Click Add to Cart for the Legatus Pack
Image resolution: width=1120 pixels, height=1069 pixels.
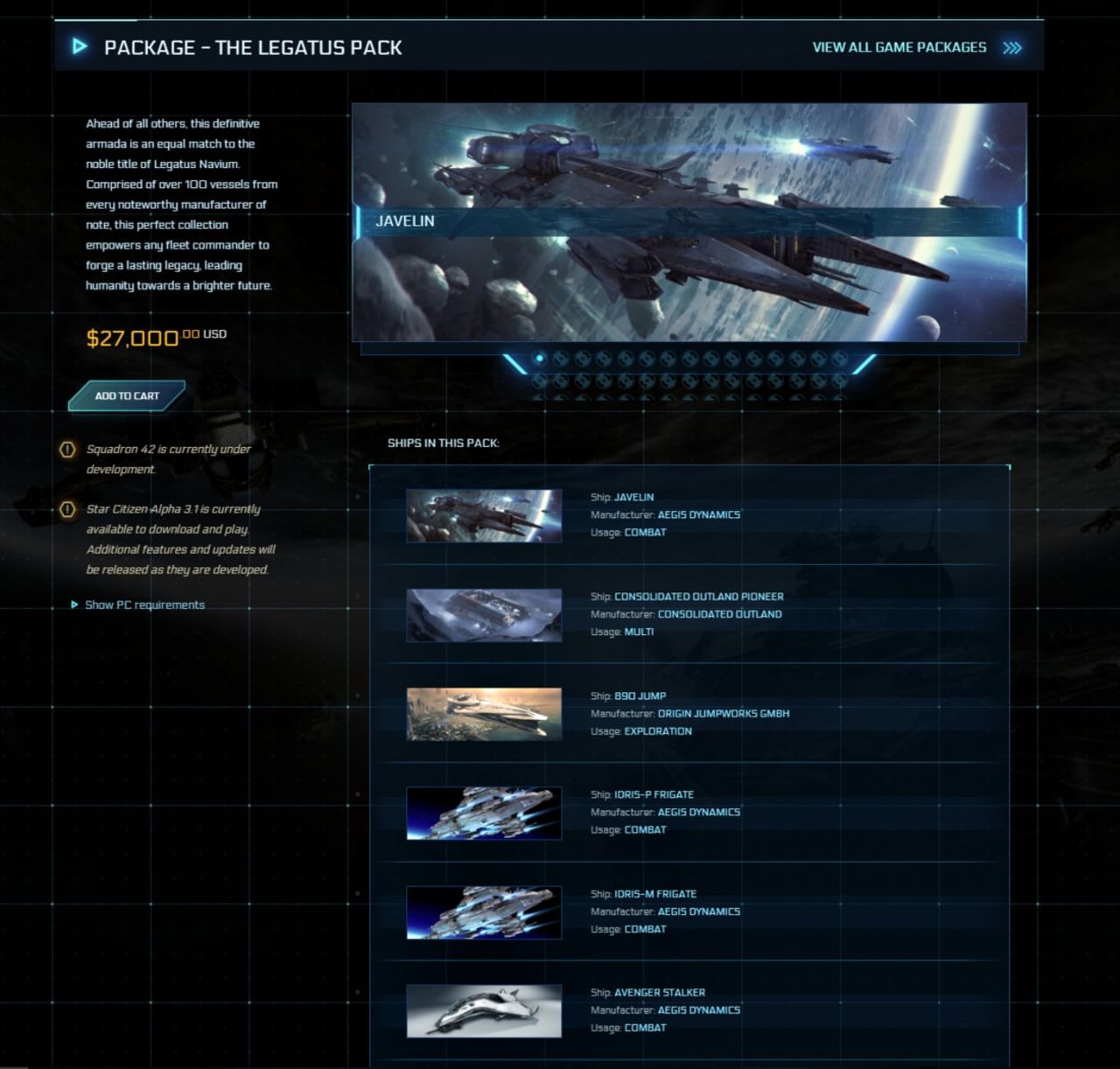tap(126, 395)
